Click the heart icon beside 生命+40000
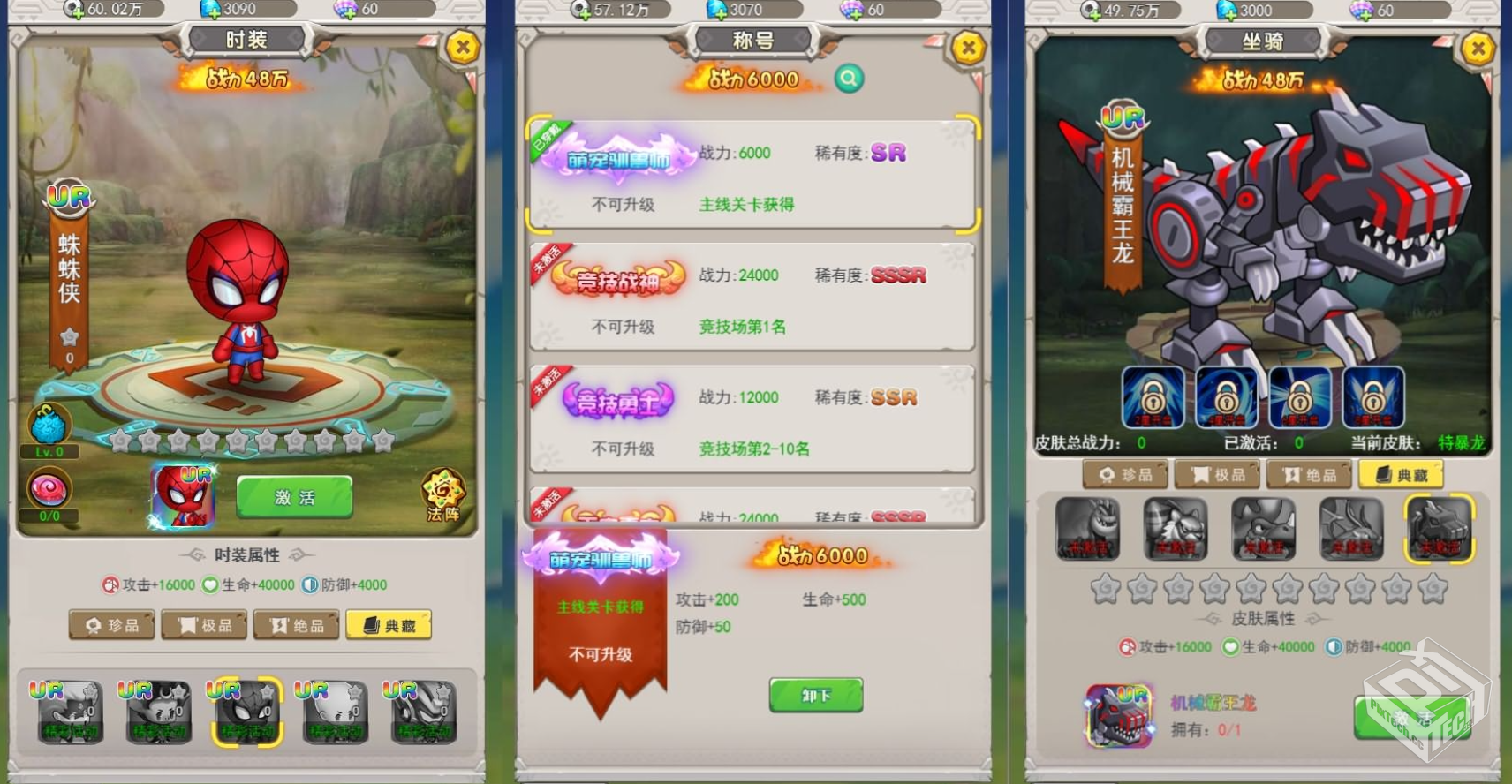Viewport: 1512px width, 784px height. point(209,584)
